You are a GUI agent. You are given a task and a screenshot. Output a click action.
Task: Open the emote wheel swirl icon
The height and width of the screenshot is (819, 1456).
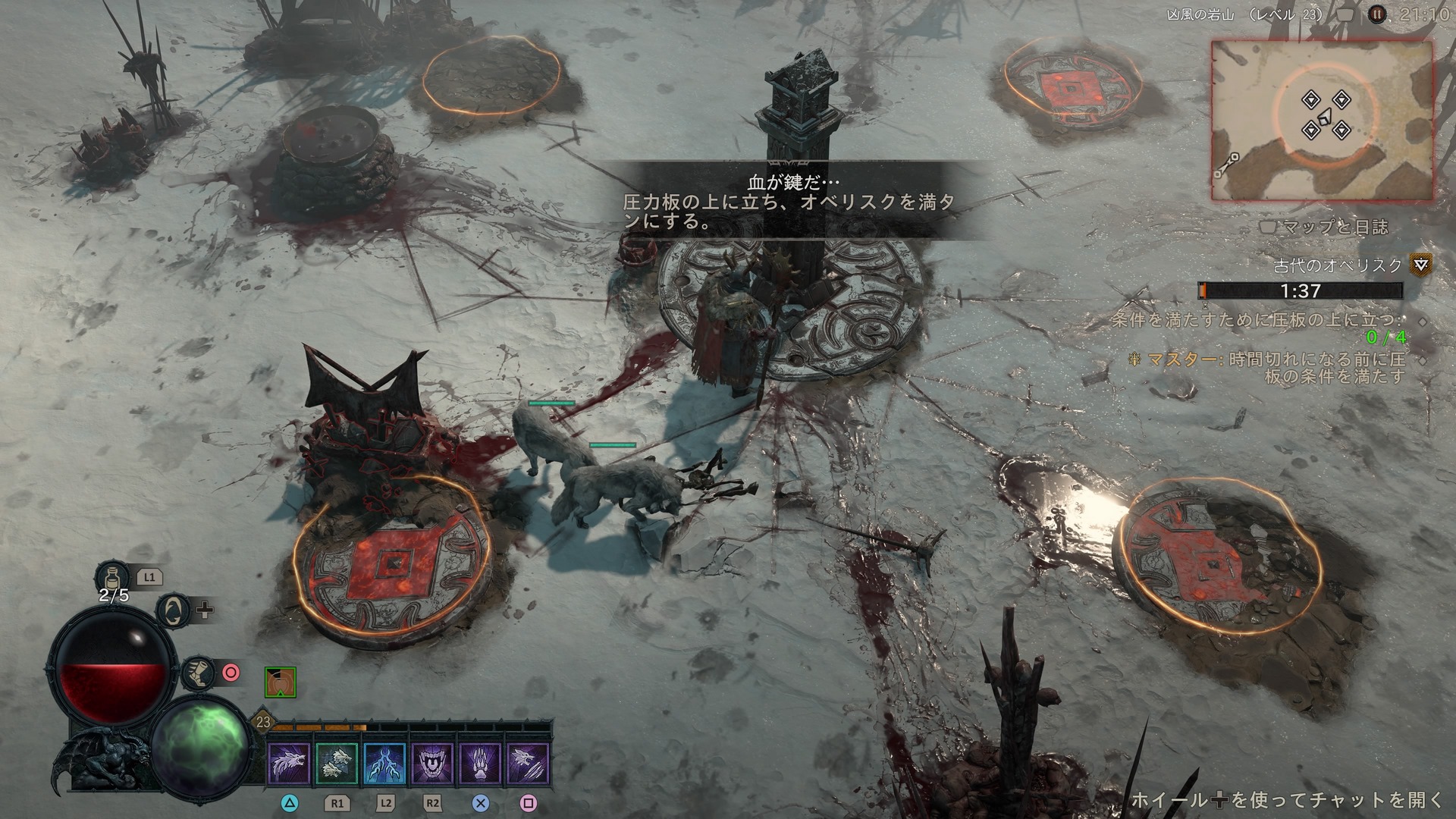pyautogui.click(x=173, y=610)
